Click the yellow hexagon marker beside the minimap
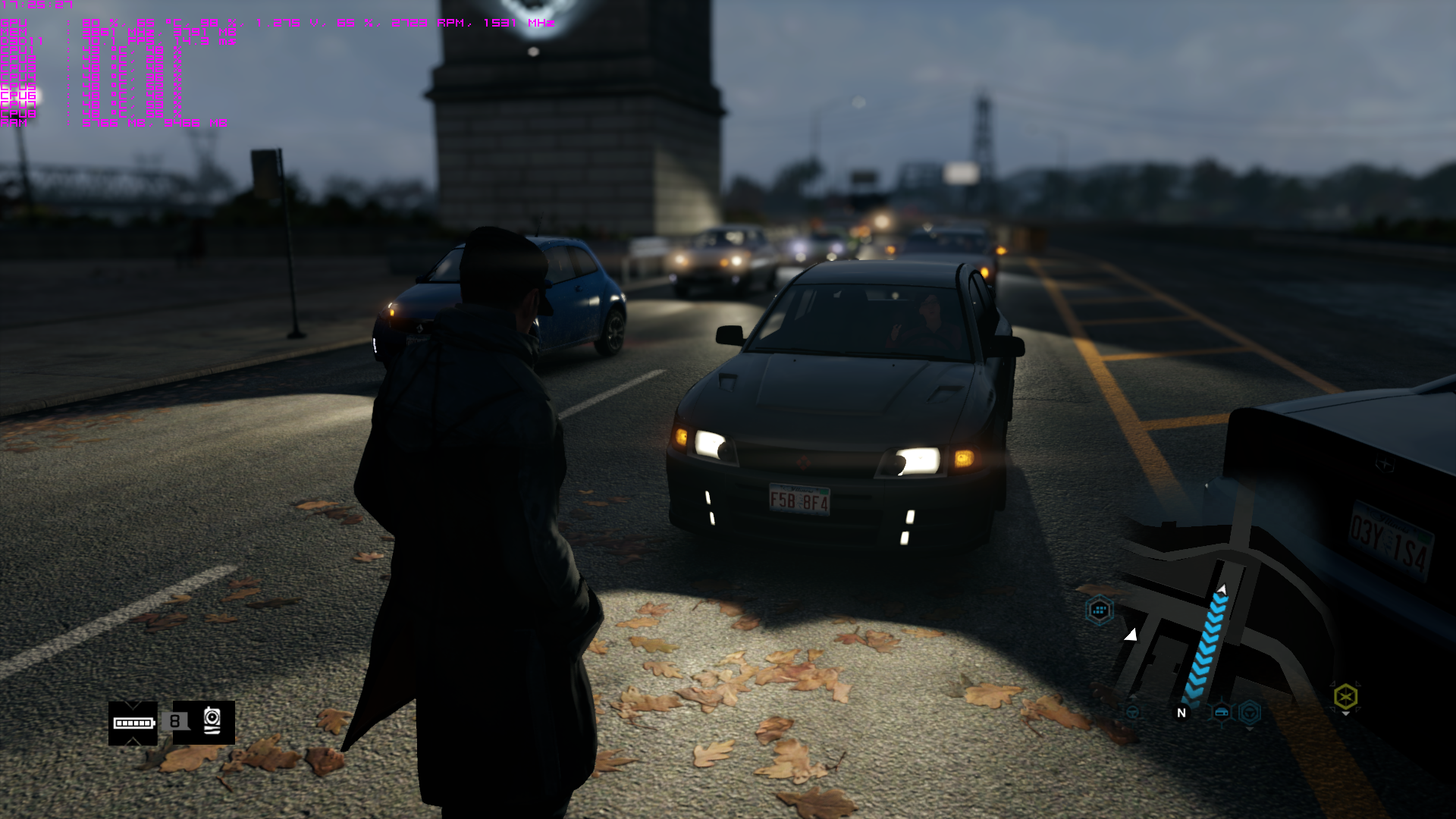Screen dimensions: 1456x819 (x=1345, y=696)
